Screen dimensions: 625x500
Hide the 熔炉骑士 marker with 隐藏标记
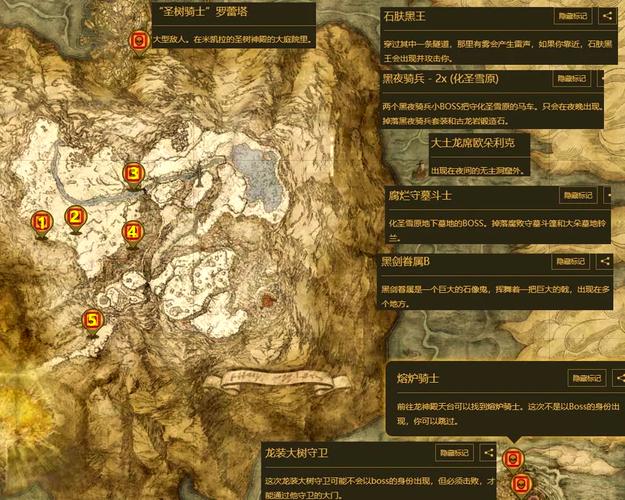click(x=587, y=378)
